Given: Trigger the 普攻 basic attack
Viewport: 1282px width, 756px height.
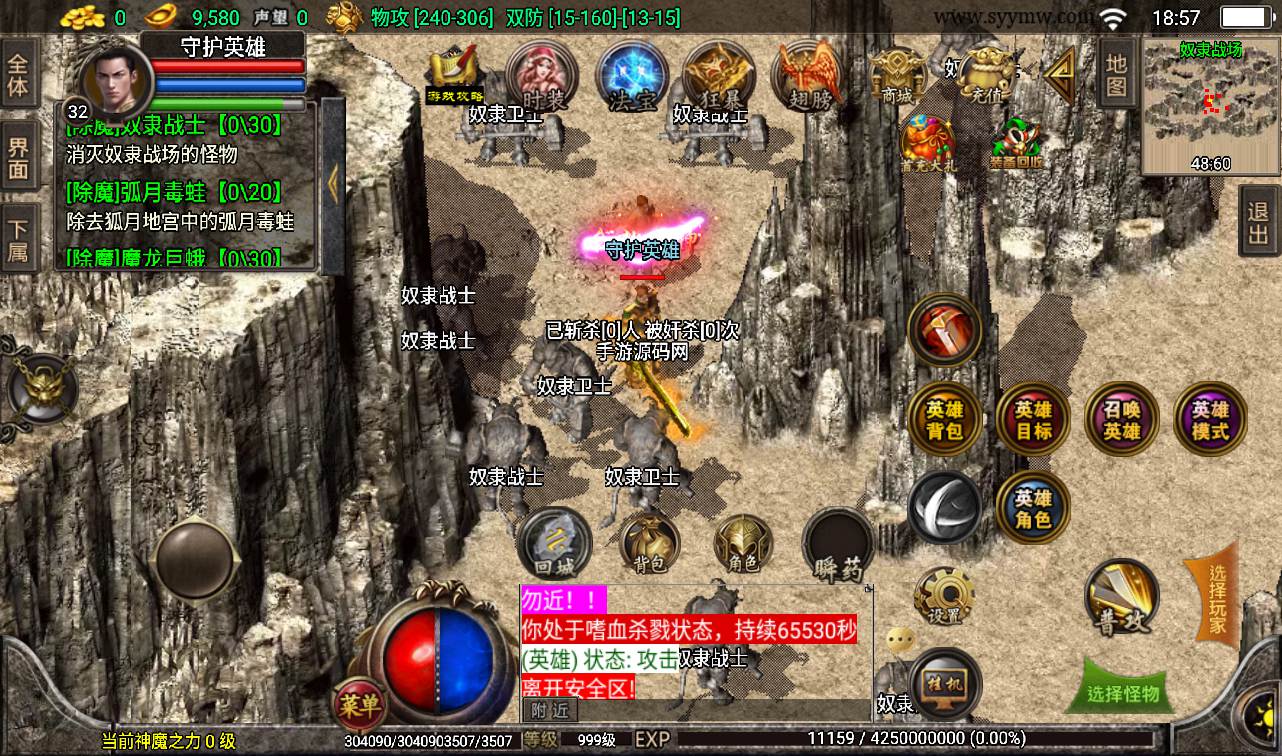Looking at the screenshot, I should [1122, 598].
